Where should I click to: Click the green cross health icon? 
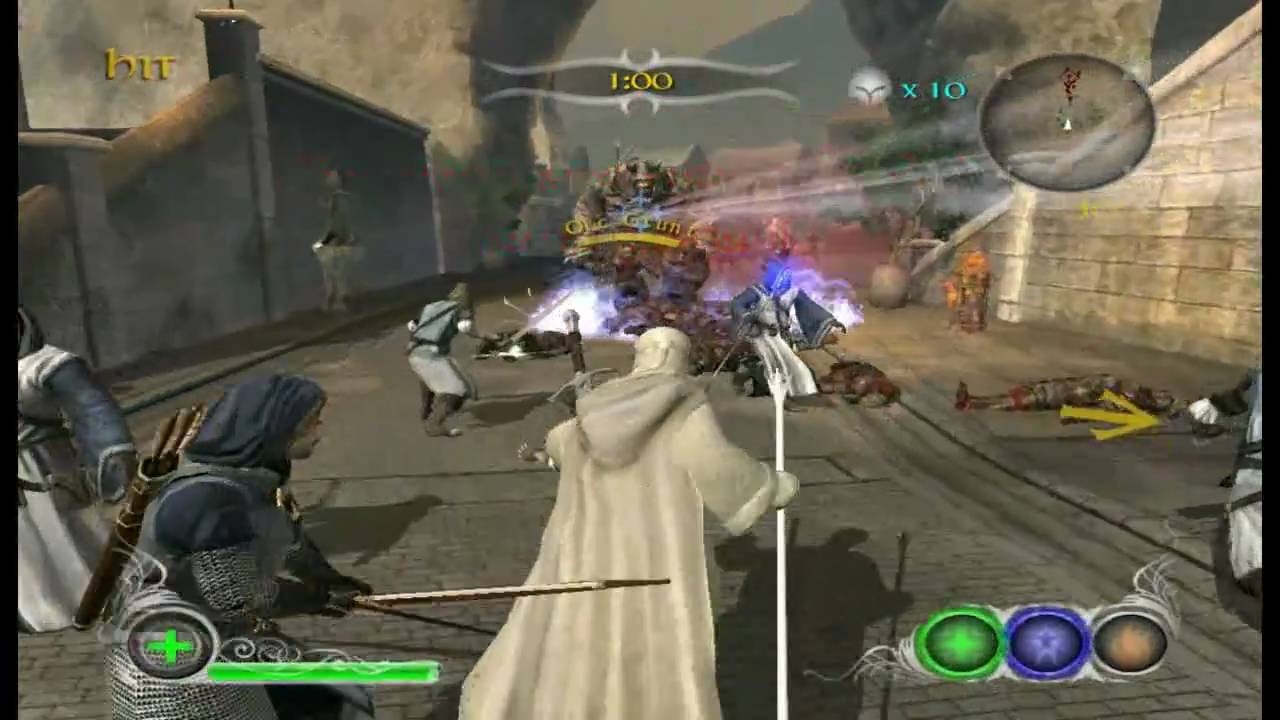click(171, 646)
